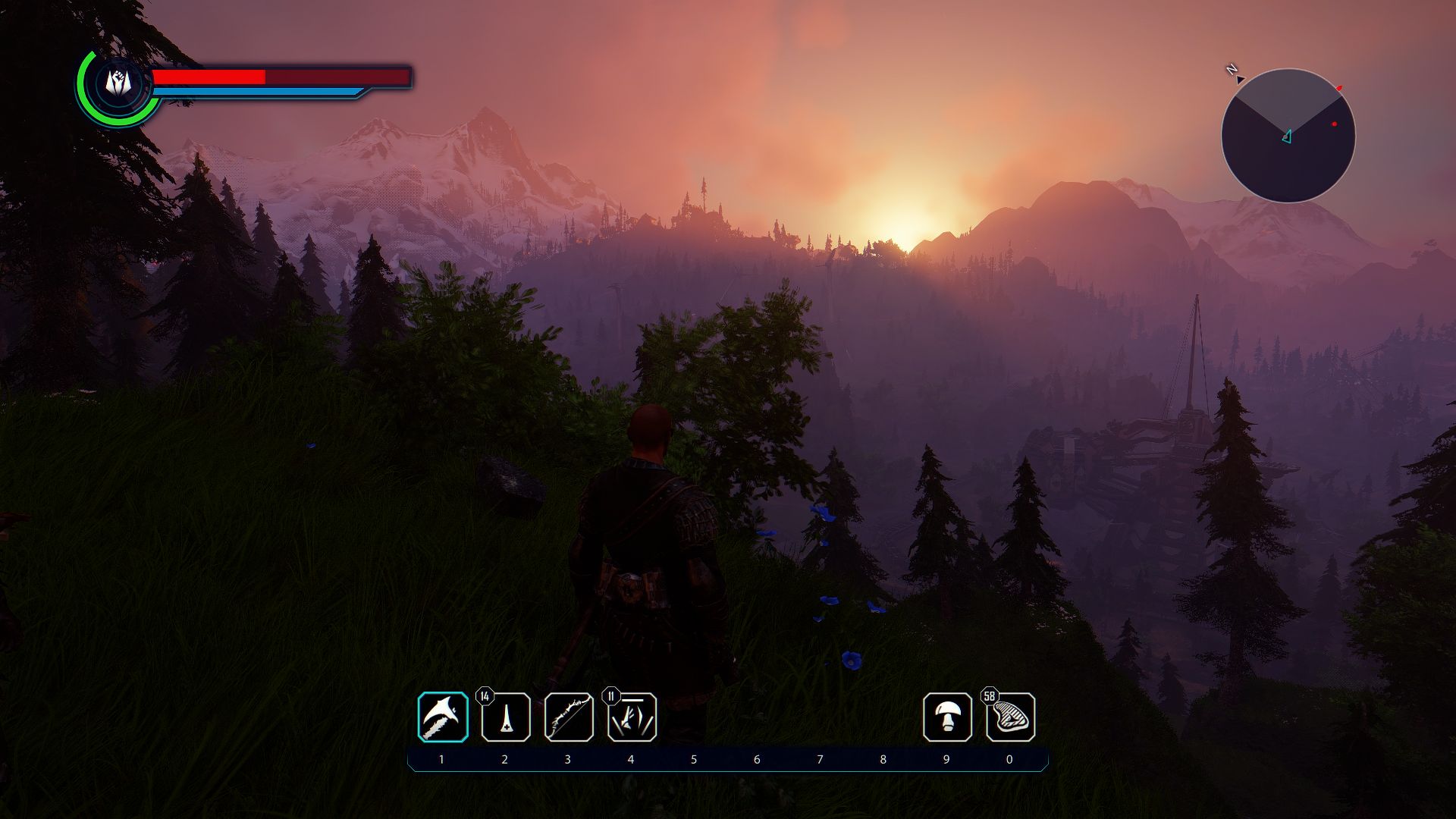Click the circular minimap

click(x=1288, y=136)
